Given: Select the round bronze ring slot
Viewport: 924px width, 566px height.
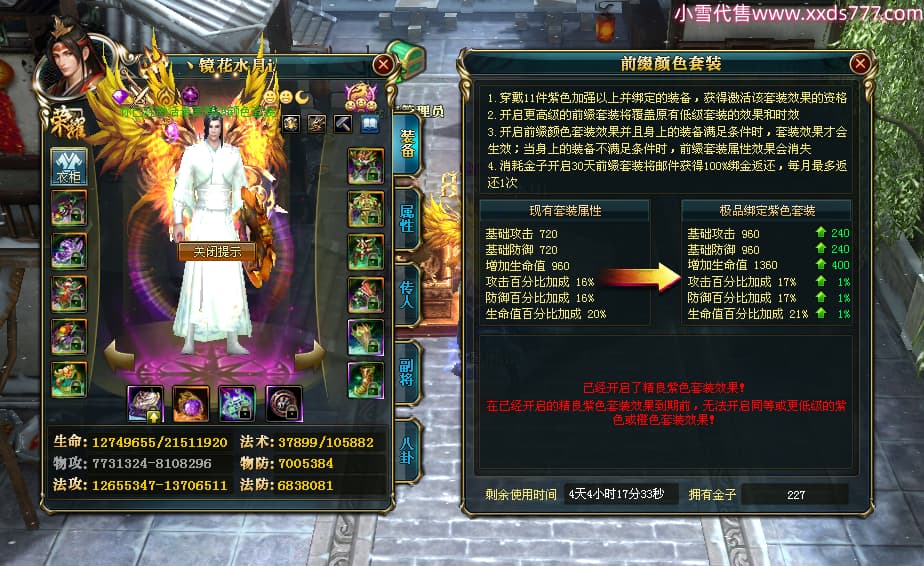Looking at the screenshot, I should point(285,403).
